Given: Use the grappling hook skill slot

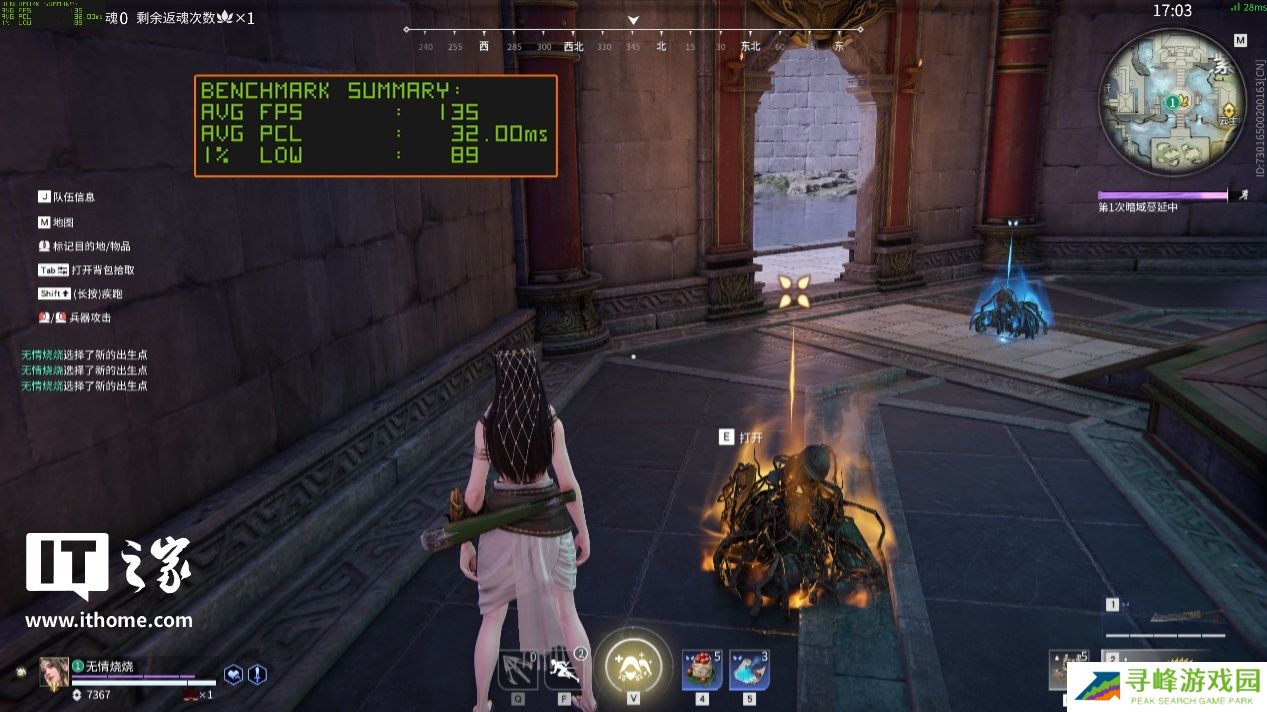Looking at the screenshot, I should [x=518, y=668].
